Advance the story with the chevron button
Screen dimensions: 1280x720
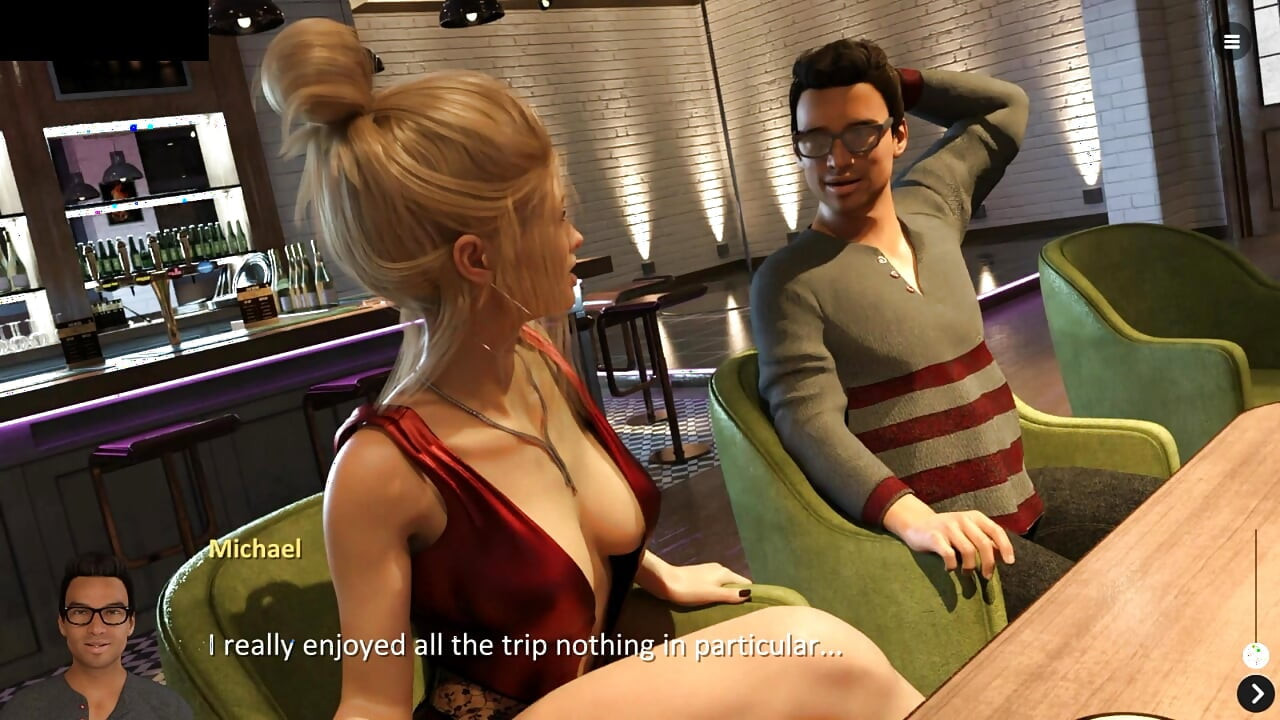tap(1256, 691)
